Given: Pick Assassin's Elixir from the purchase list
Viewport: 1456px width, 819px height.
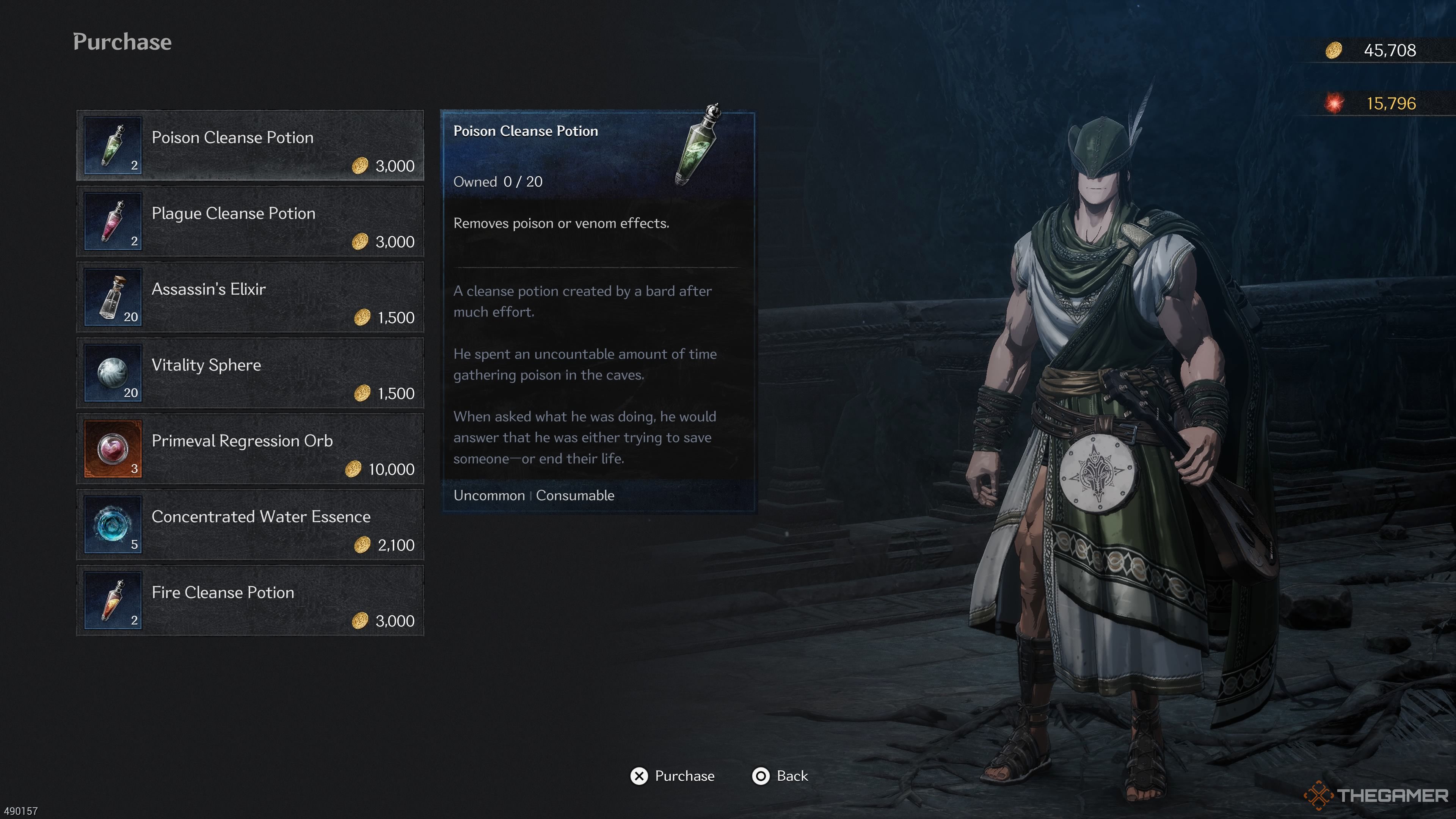Looking at the screenshot, I should pyautogui.click(x=250, y=297).
